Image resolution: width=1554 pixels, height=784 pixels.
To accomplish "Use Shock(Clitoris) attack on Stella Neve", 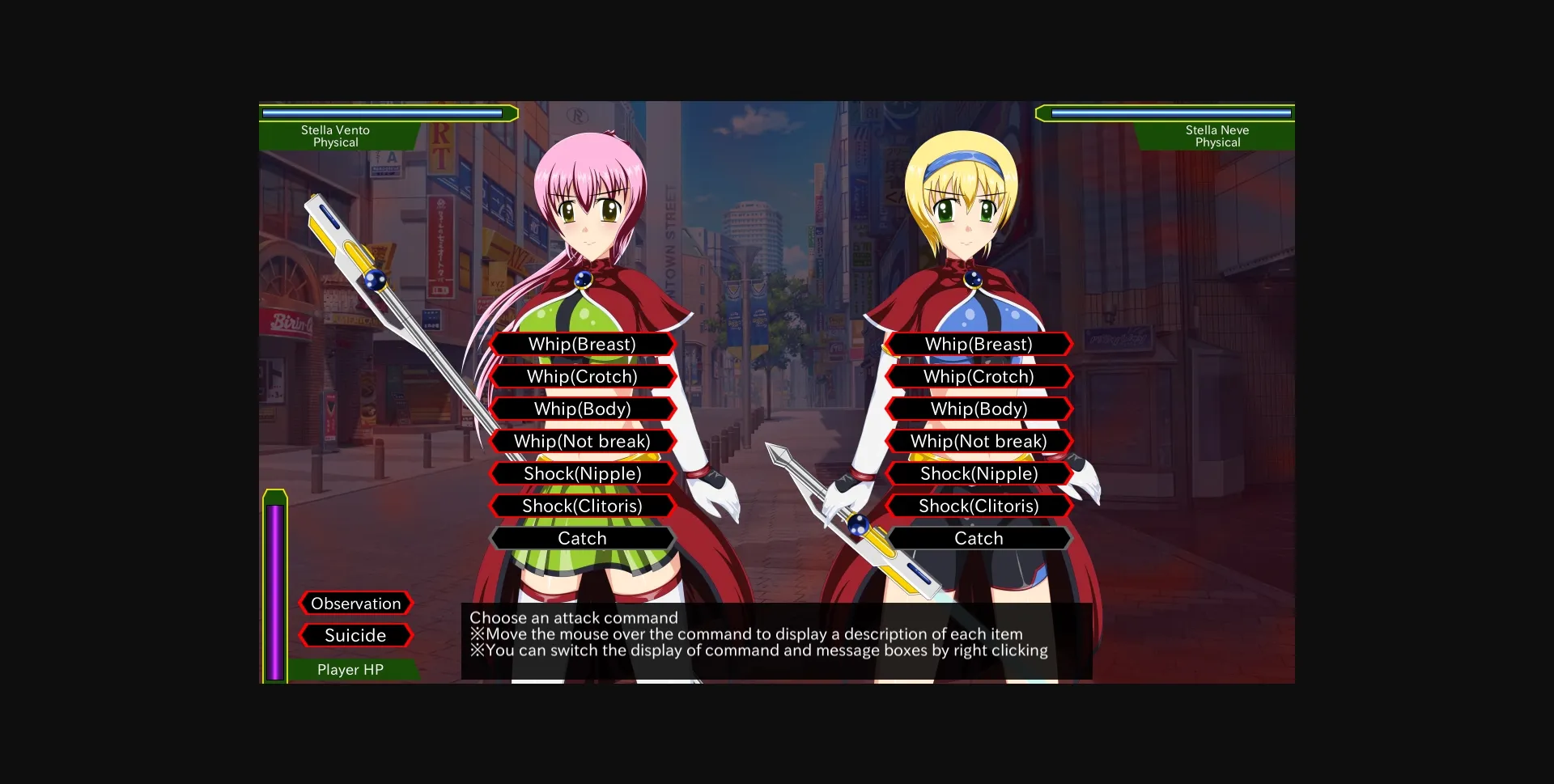I will 979,506.
